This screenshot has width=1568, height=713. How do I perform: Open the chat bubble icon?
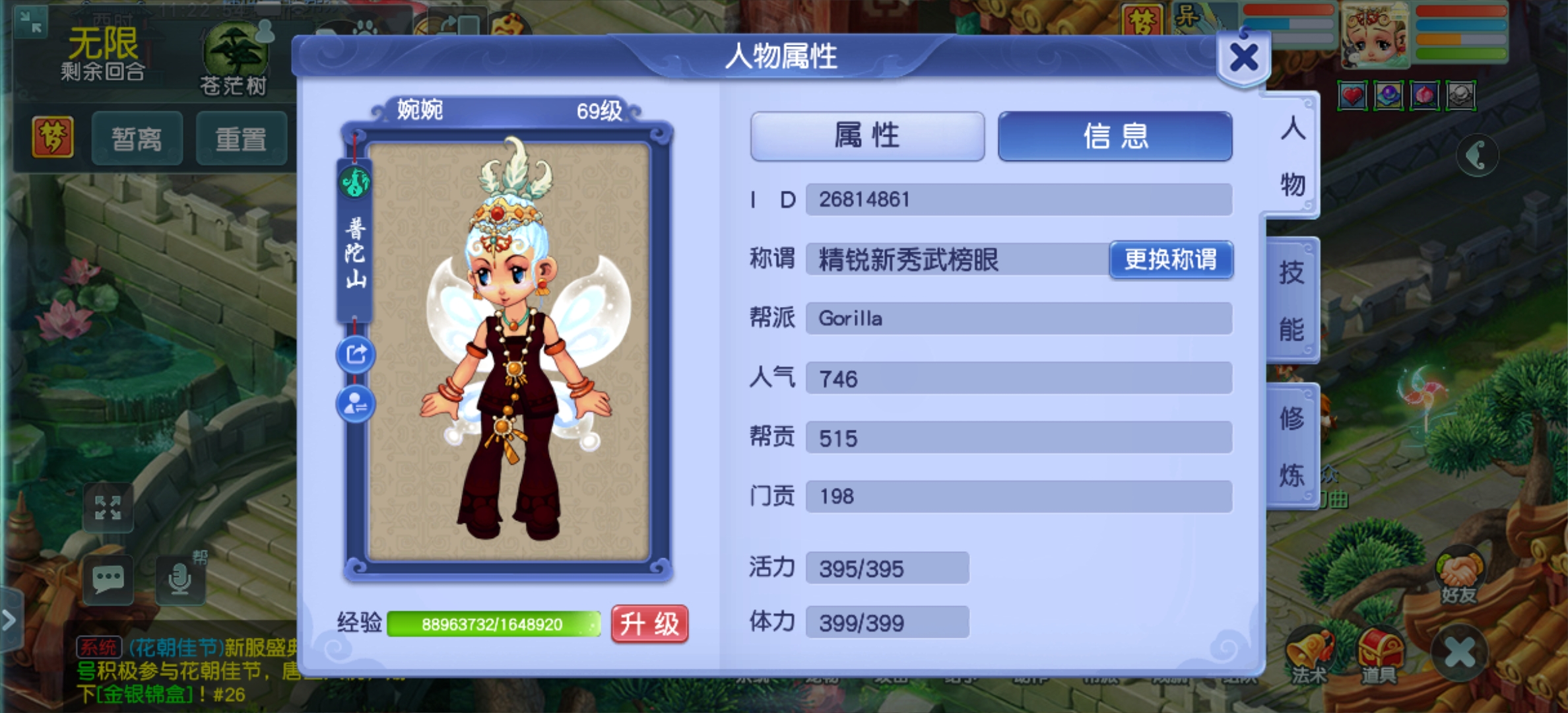click(110, 580)
